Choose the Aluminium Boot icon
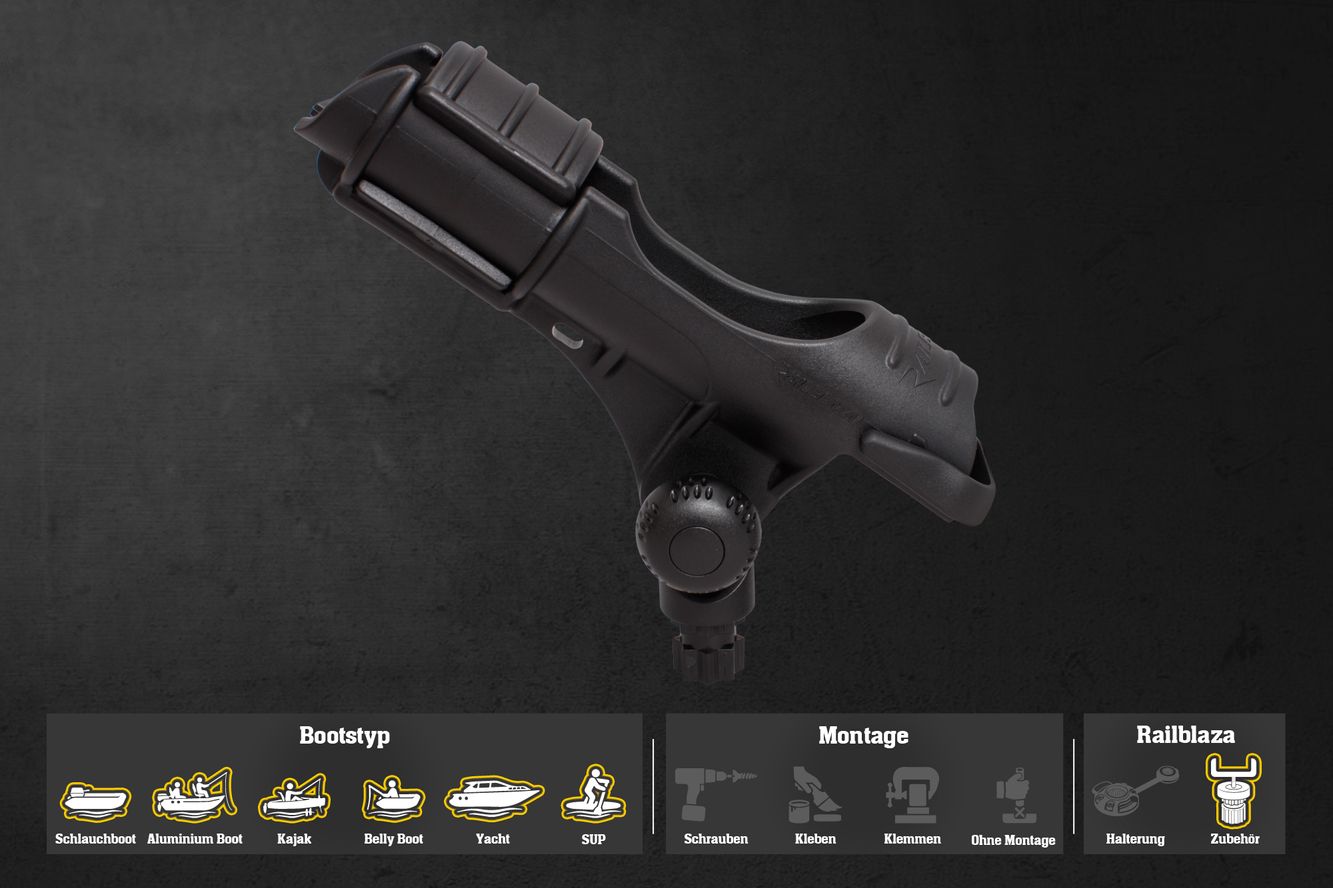The height and width of the screenshot is (888, 1333). 194,796
